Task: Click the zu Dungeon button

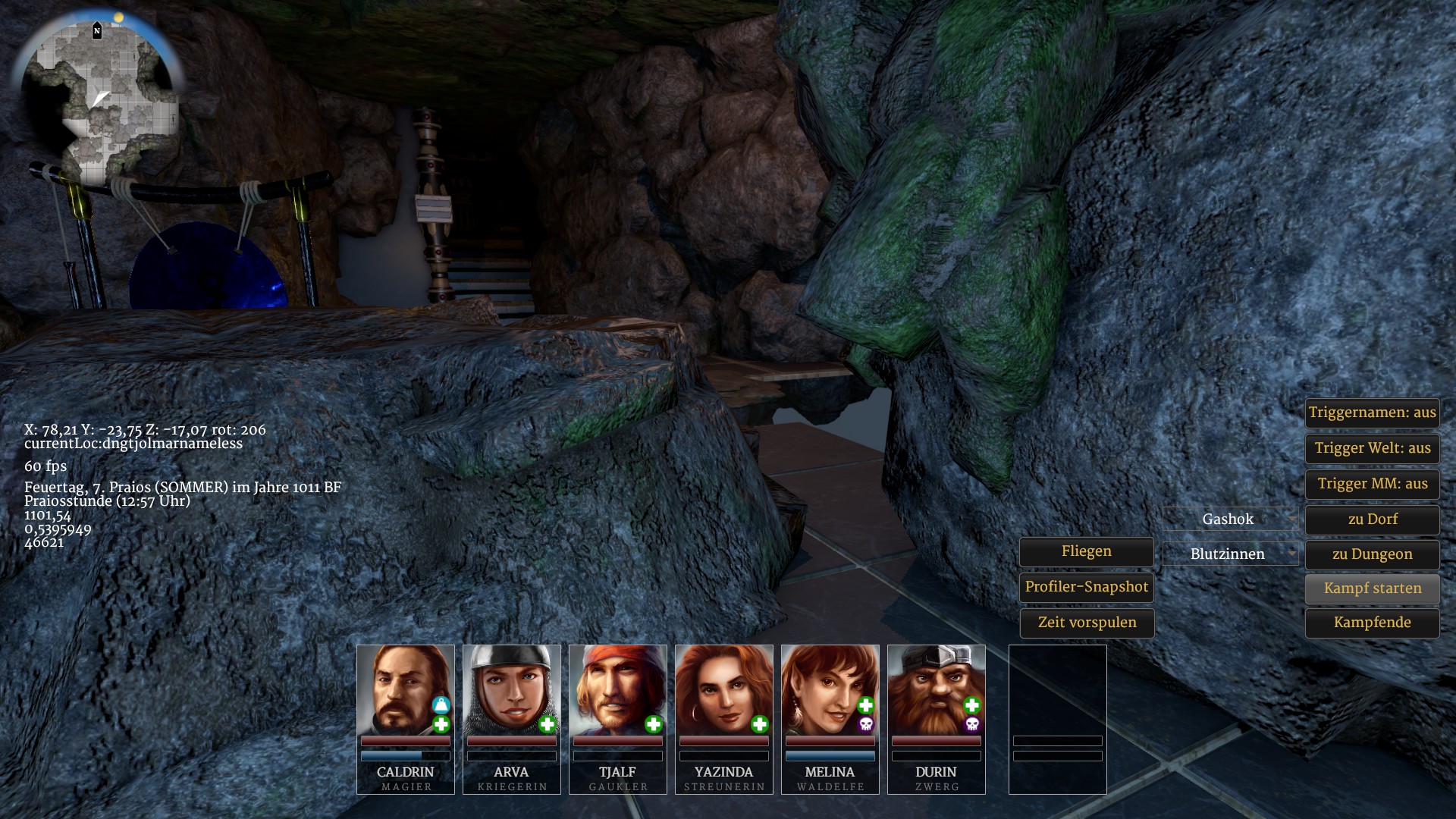Action: (1372, 554)
